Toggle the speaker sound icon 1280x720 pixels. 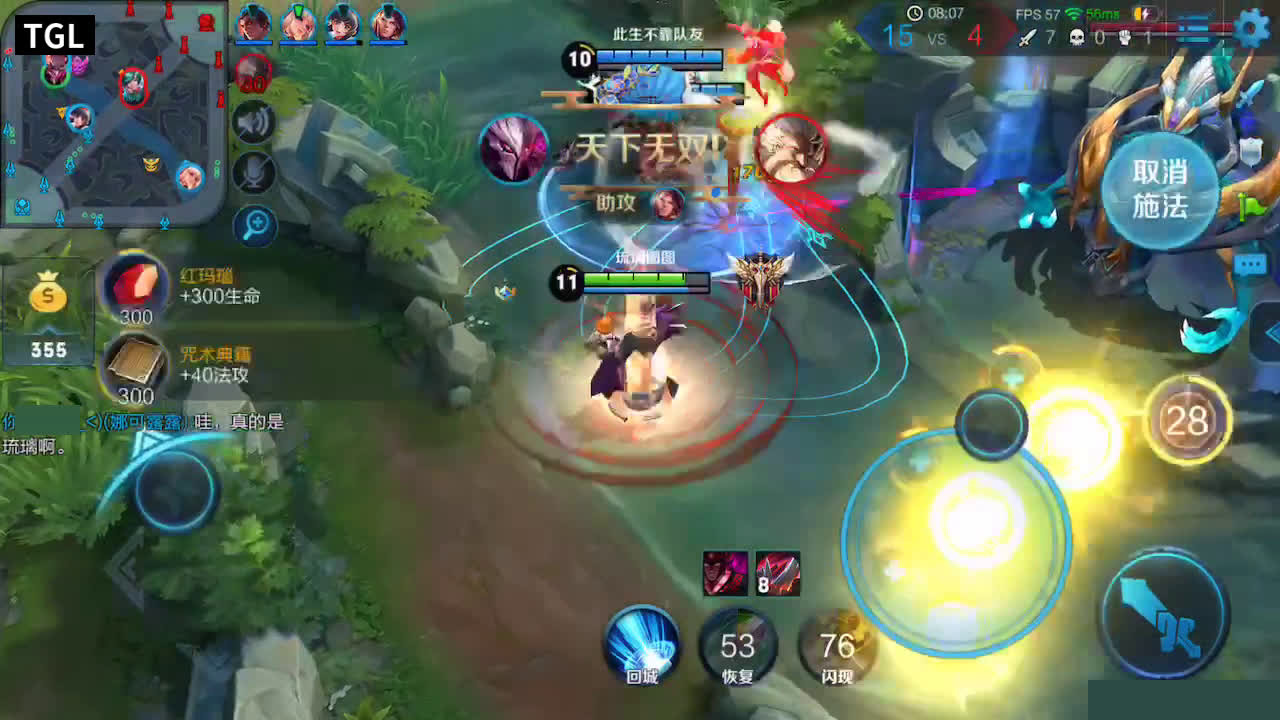(x=254, y=123)
